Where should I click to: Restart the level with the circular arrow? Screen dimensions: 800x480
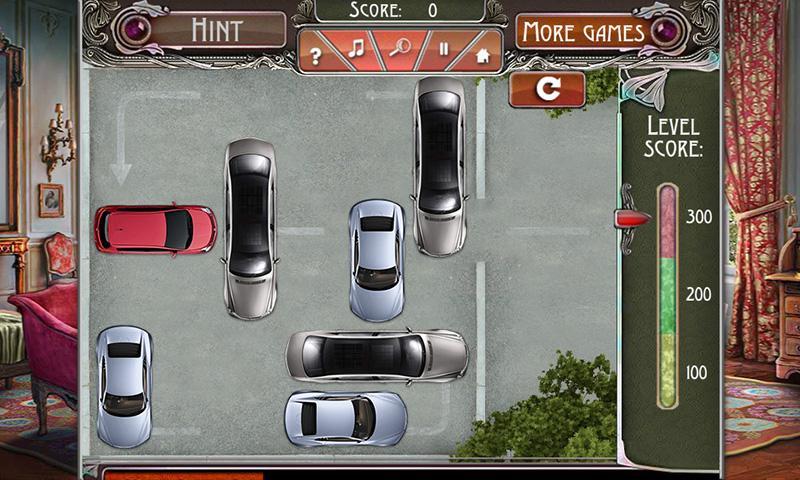click(547, 89)
